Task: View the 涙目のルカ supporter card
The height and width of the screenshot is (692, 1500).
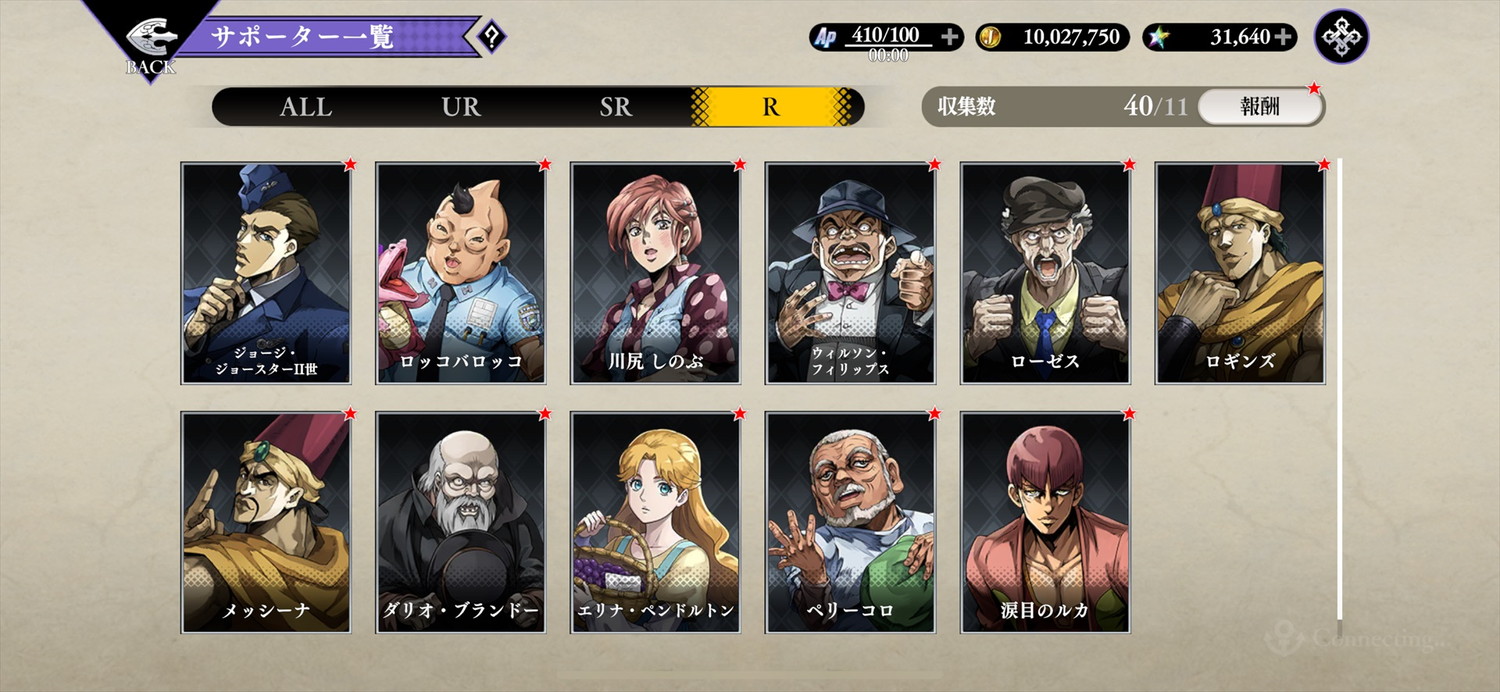Action: 1046,522
